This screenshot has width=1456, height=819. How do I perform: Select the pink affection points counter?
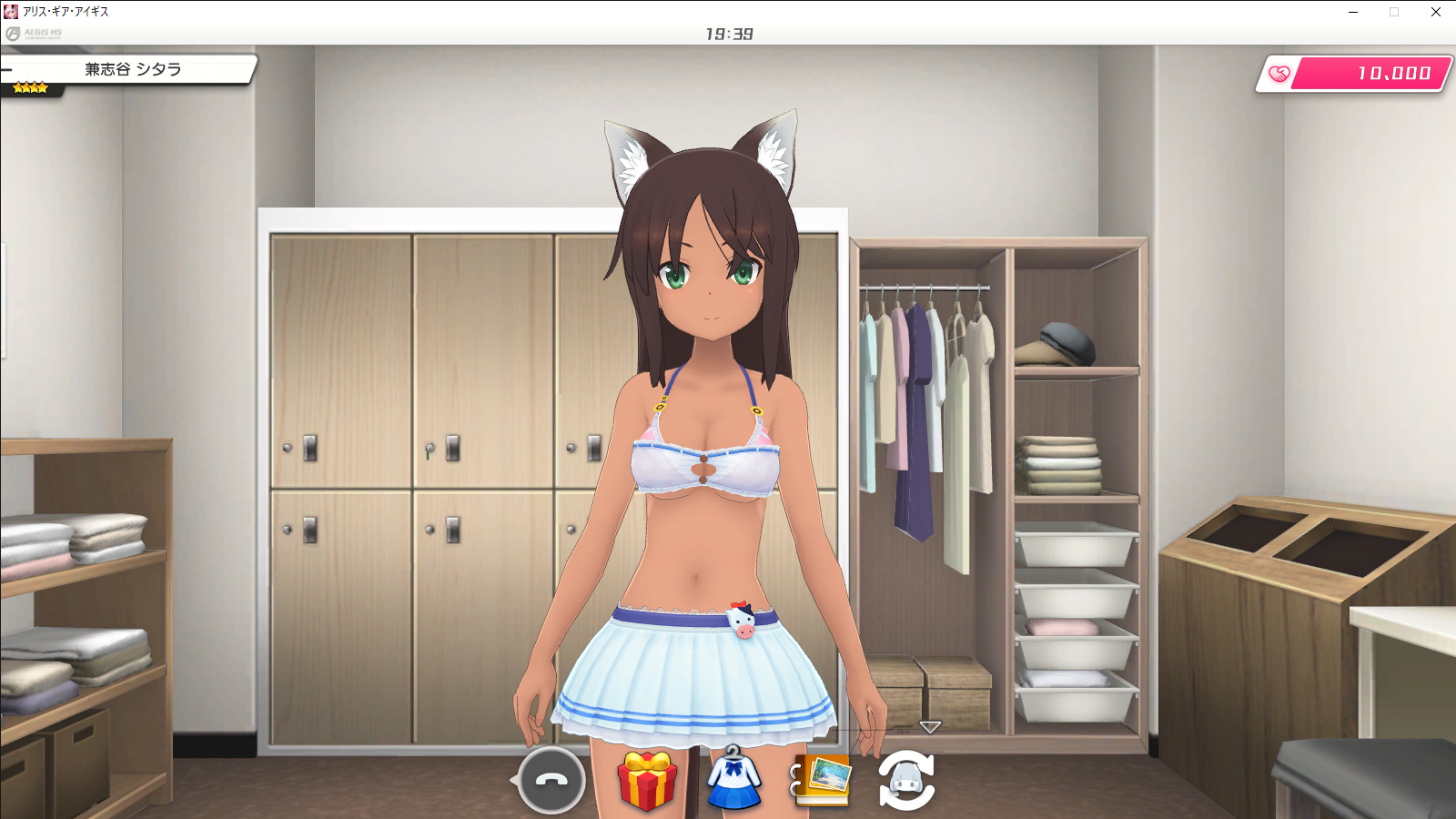[1355, 74]
